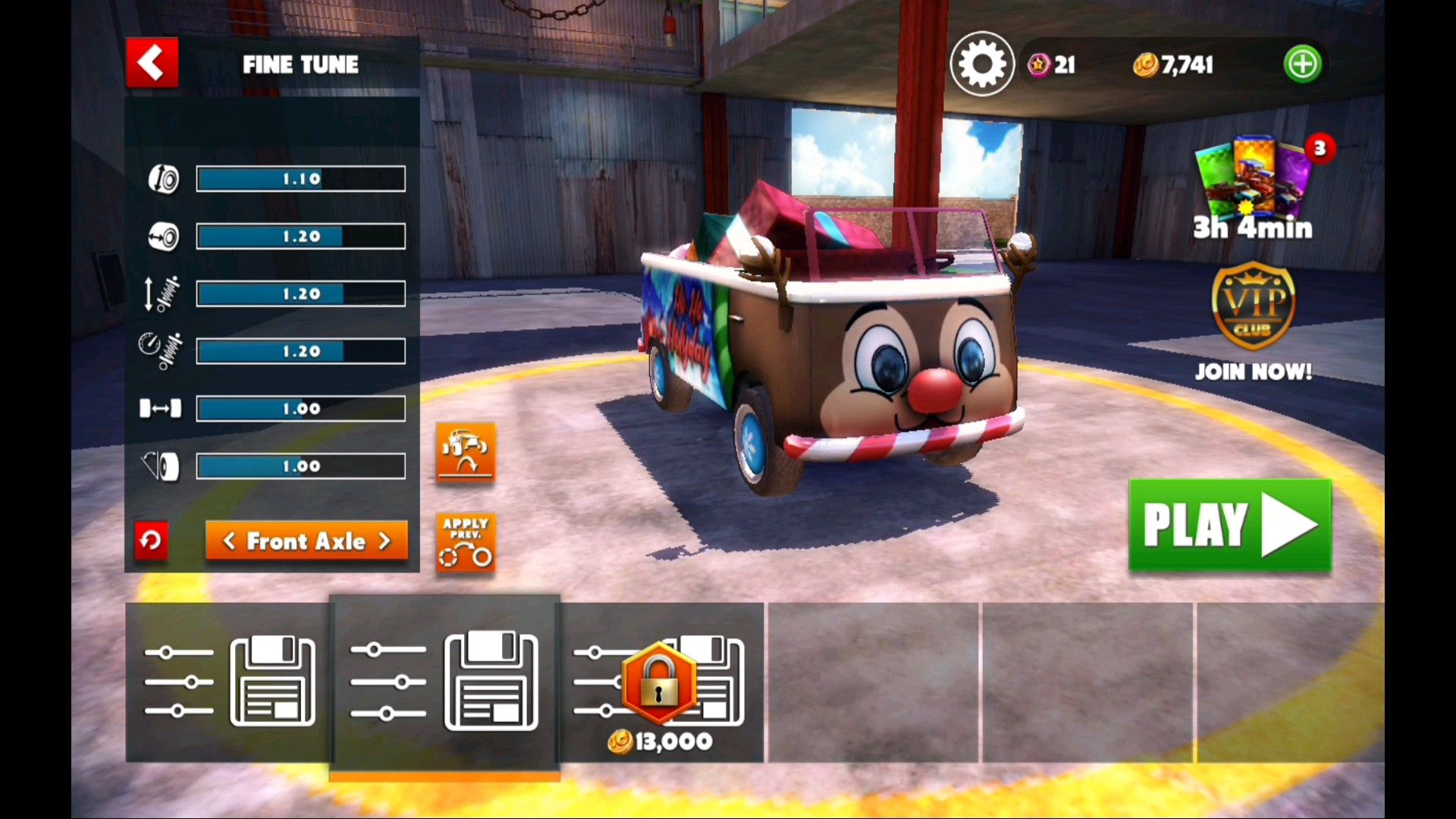This screenshot has height=819, width=1456.
Task: Adjust the suspension stiffness gauge slider
Action: [x=300, y=352]
